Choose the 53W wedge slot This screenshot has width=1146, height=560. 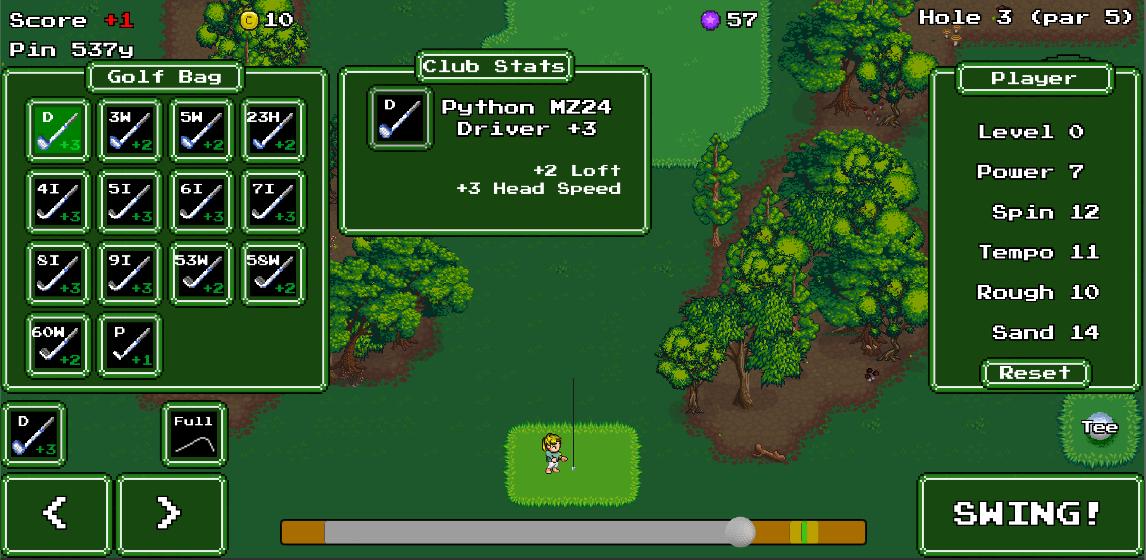pos(201,274)
